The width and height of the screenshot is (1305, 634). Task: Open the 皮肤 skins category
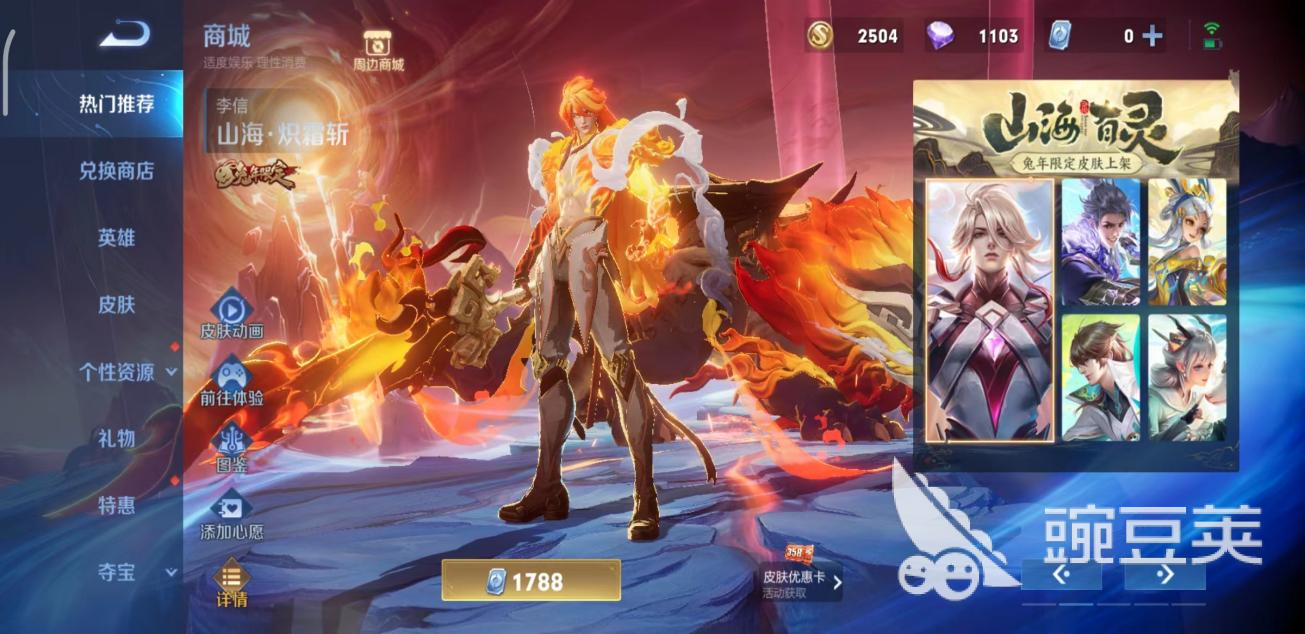pyautogui.click(x=116, y=305)
